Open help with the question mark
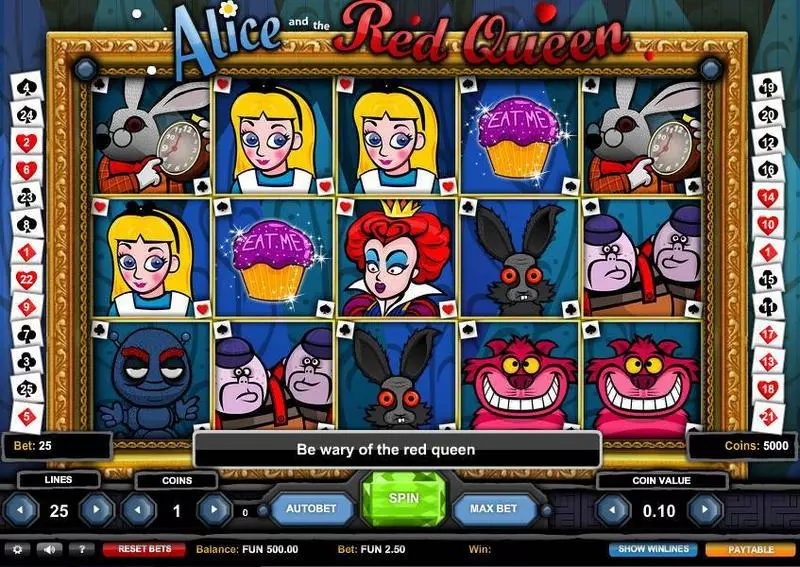 pyautogui.click(x=80, y=549)
